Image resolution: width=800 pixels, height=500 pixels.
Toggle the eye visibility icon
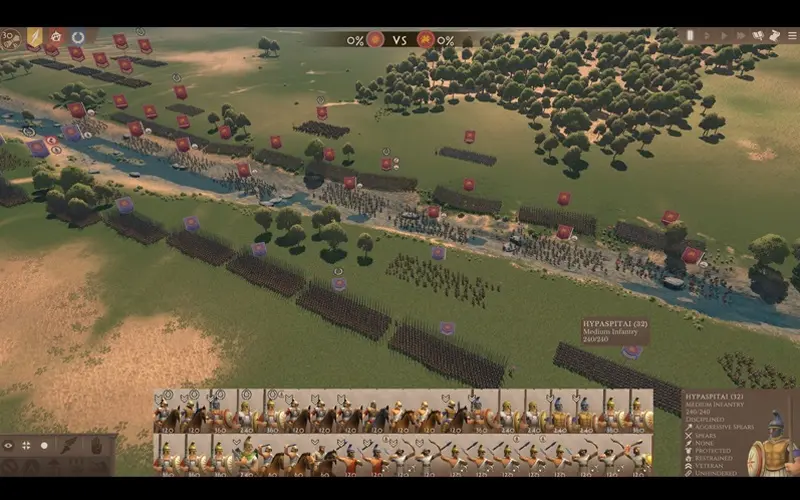[9, 446]
